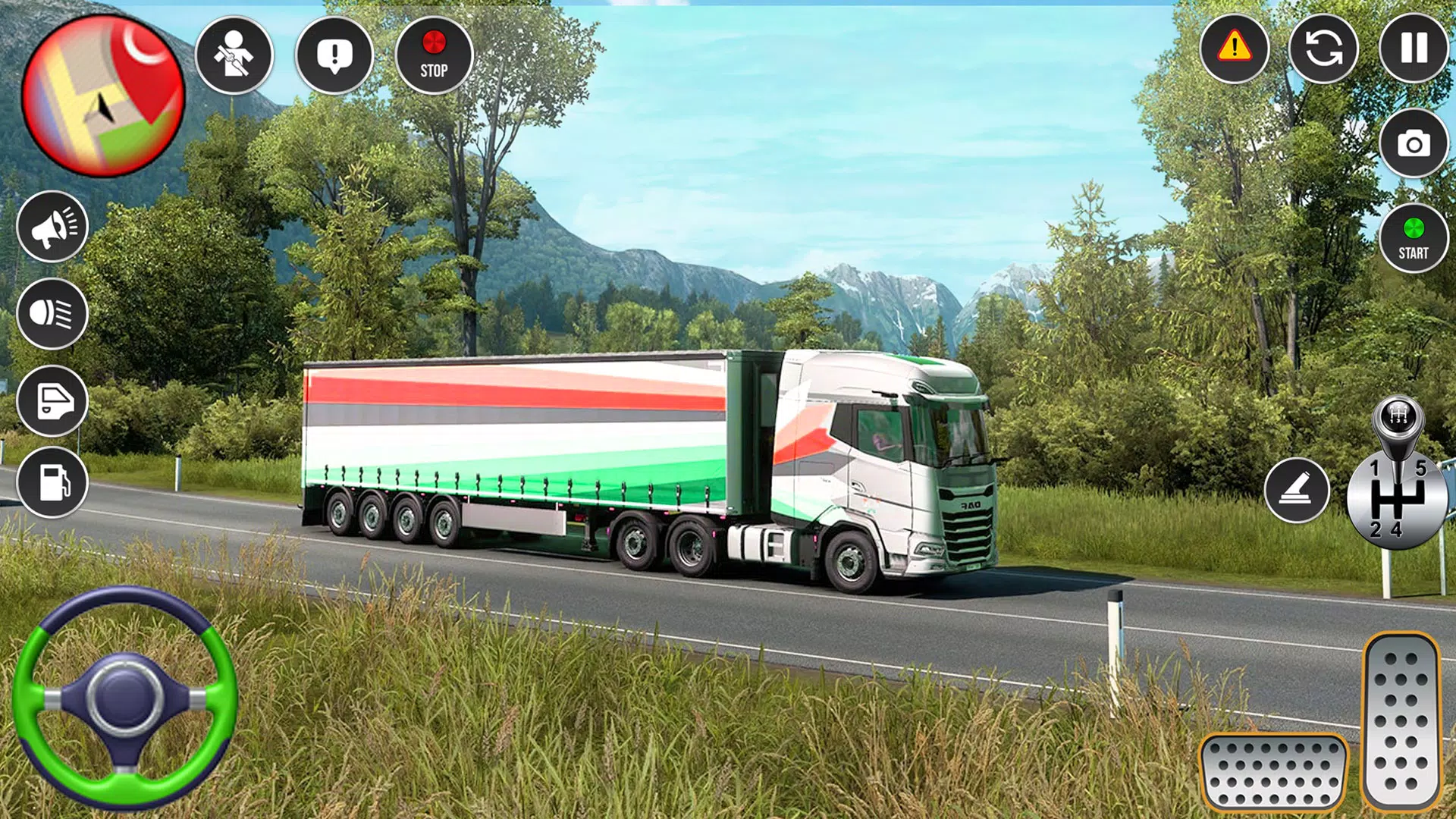The width and height of the screenshot is (1456, 819).
Task: Activate the windshield wiper button
Action: [x=1297, y=490]
